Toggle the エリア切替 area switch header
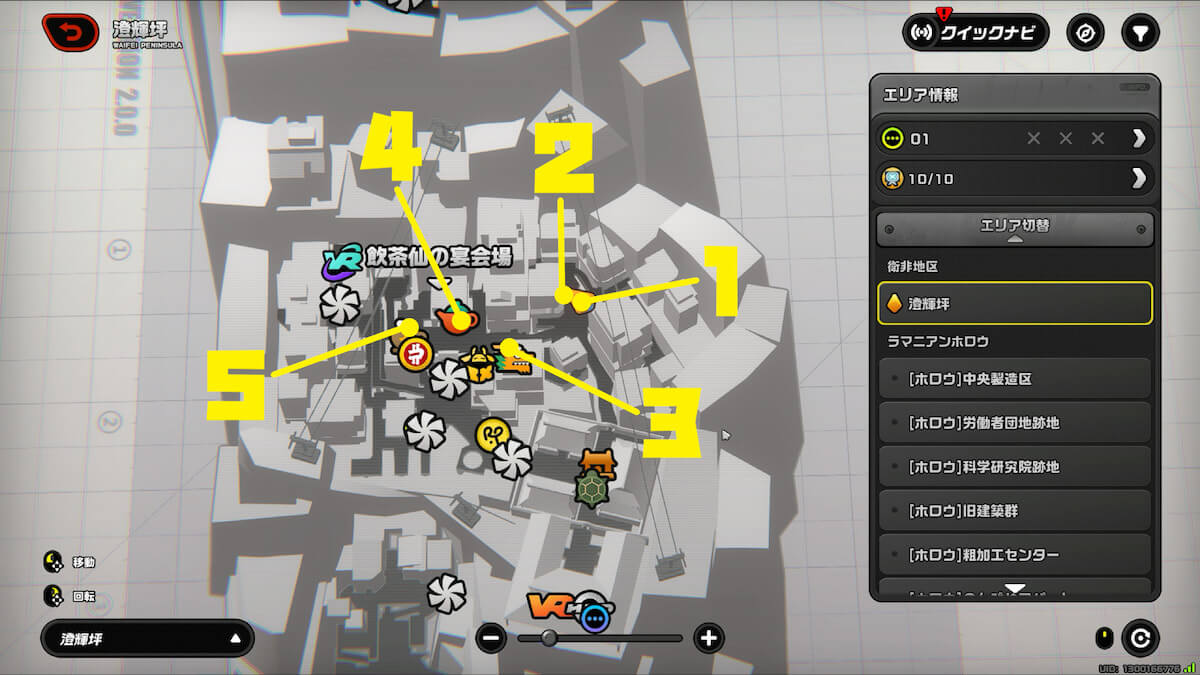The height and width of the screenshot is (675, 1200). point(1014,227)
